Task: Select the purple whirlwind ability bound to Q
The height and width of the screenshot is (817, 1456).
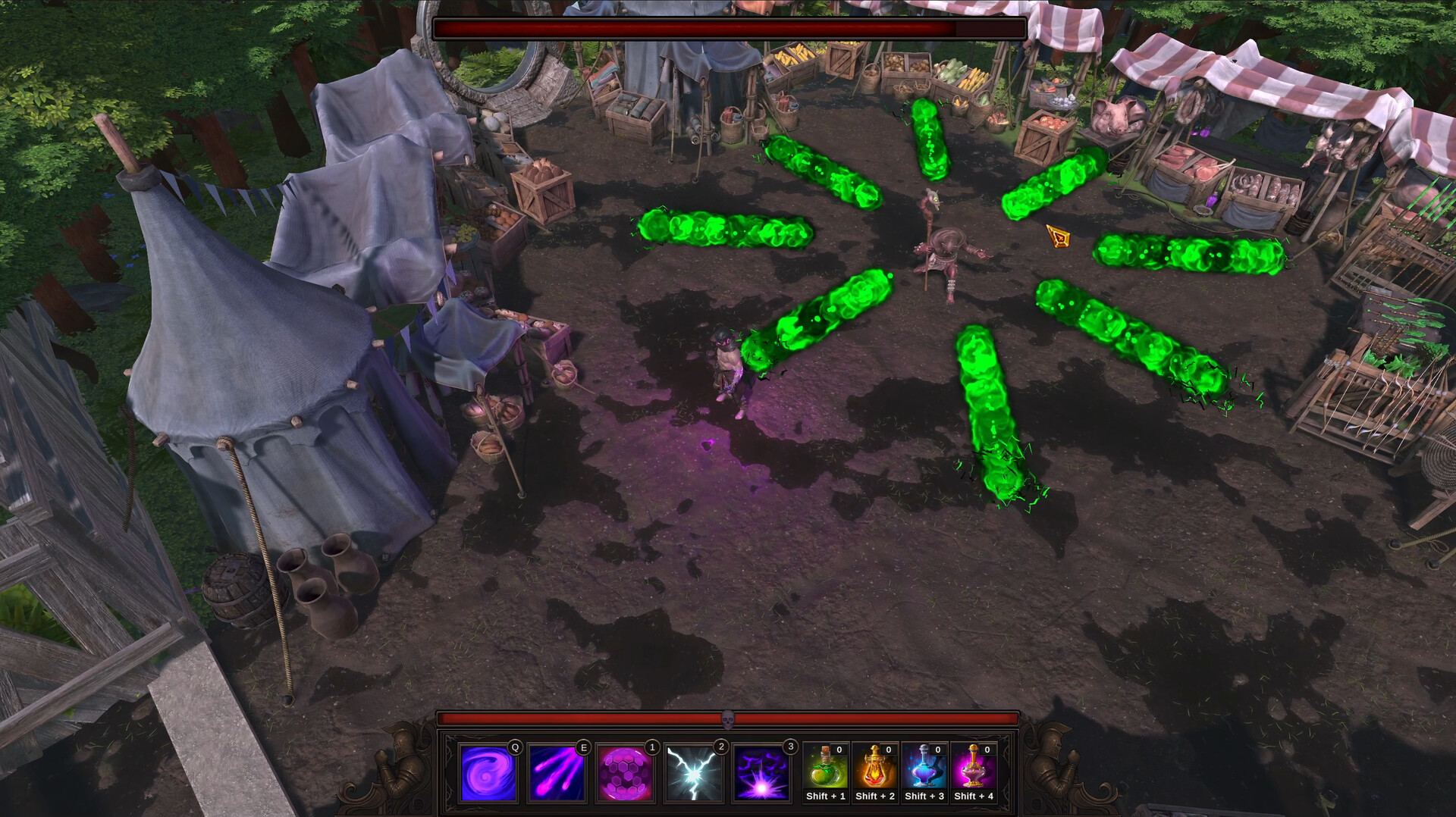Action: [x=488, y=774]
